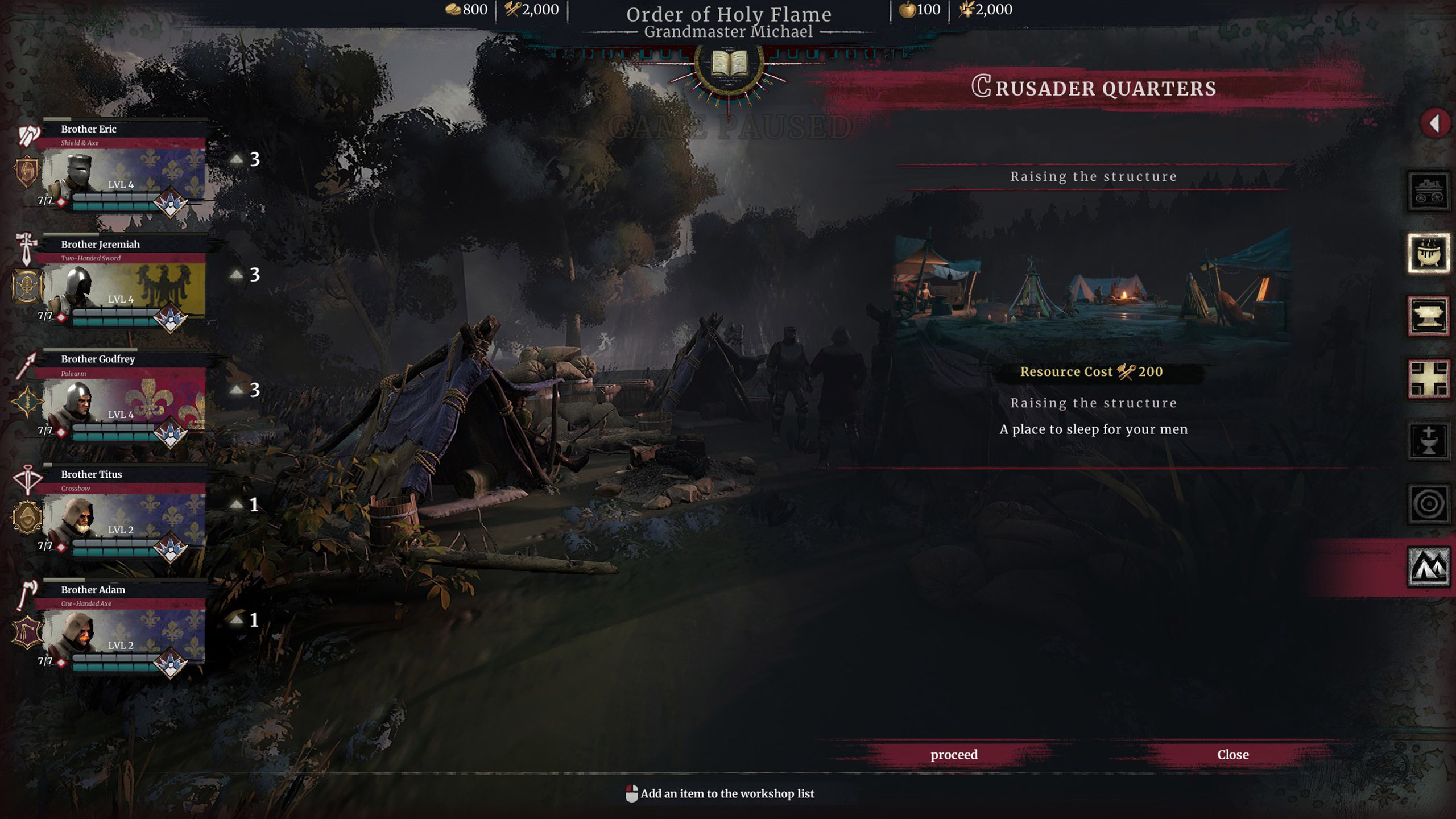This screenshot has height=819, width=1456.
Task: Click Brother Titus's level-up arrow
Action: pos(237,504)
